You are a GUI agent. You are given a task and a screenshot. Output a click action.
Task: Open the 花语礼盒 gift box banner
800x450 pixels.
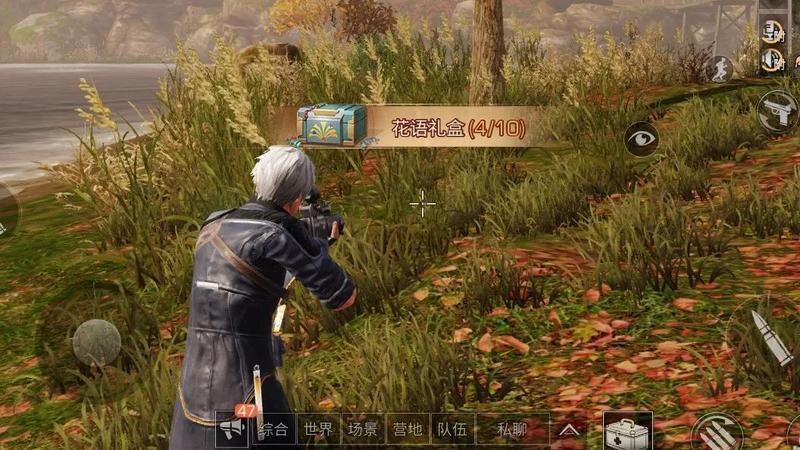(411, 127)
